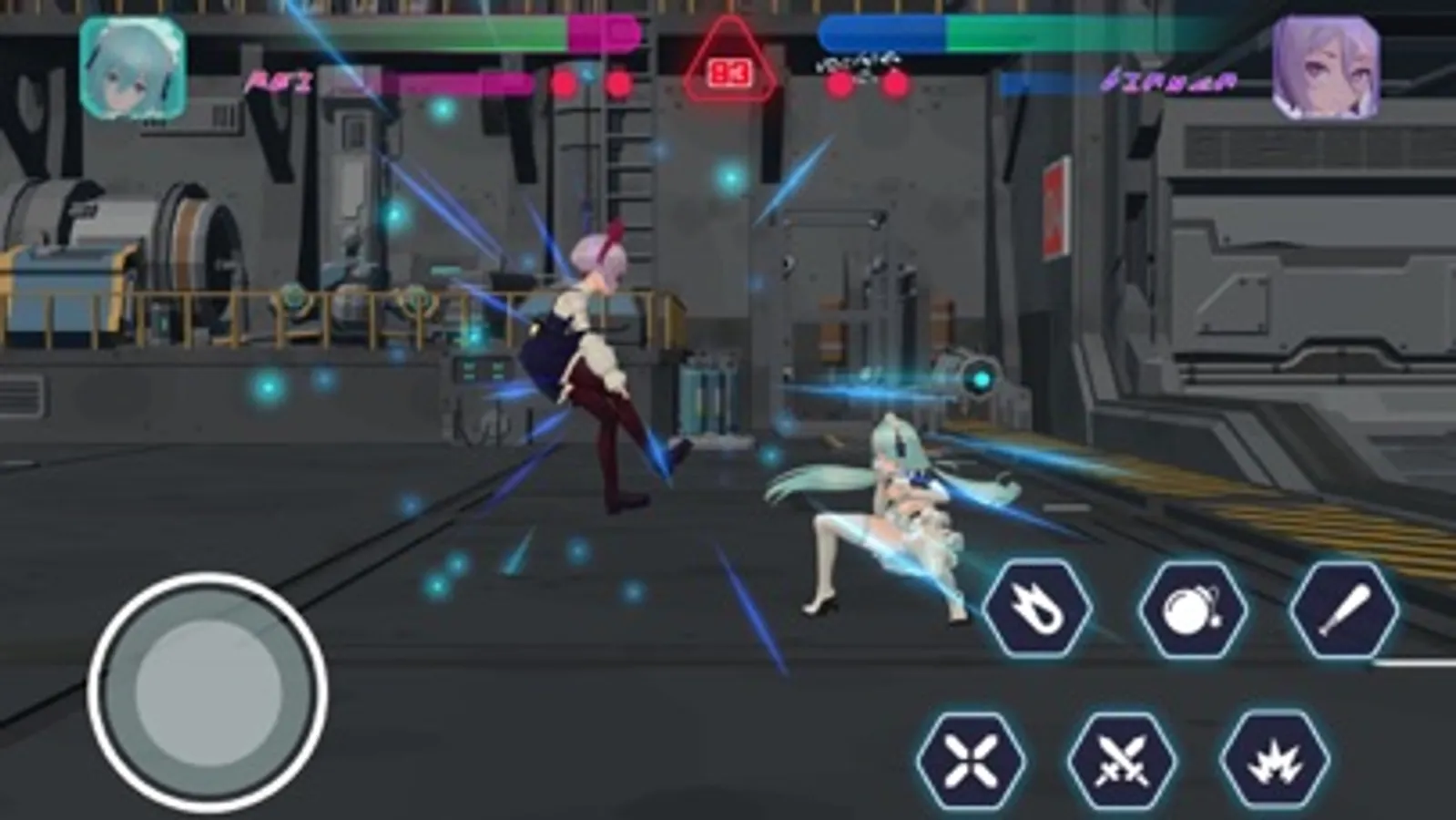The height and width of the screenshot is (820, 1456).
Task: Tap the left first round-win dot
Action: pos(563,83)
